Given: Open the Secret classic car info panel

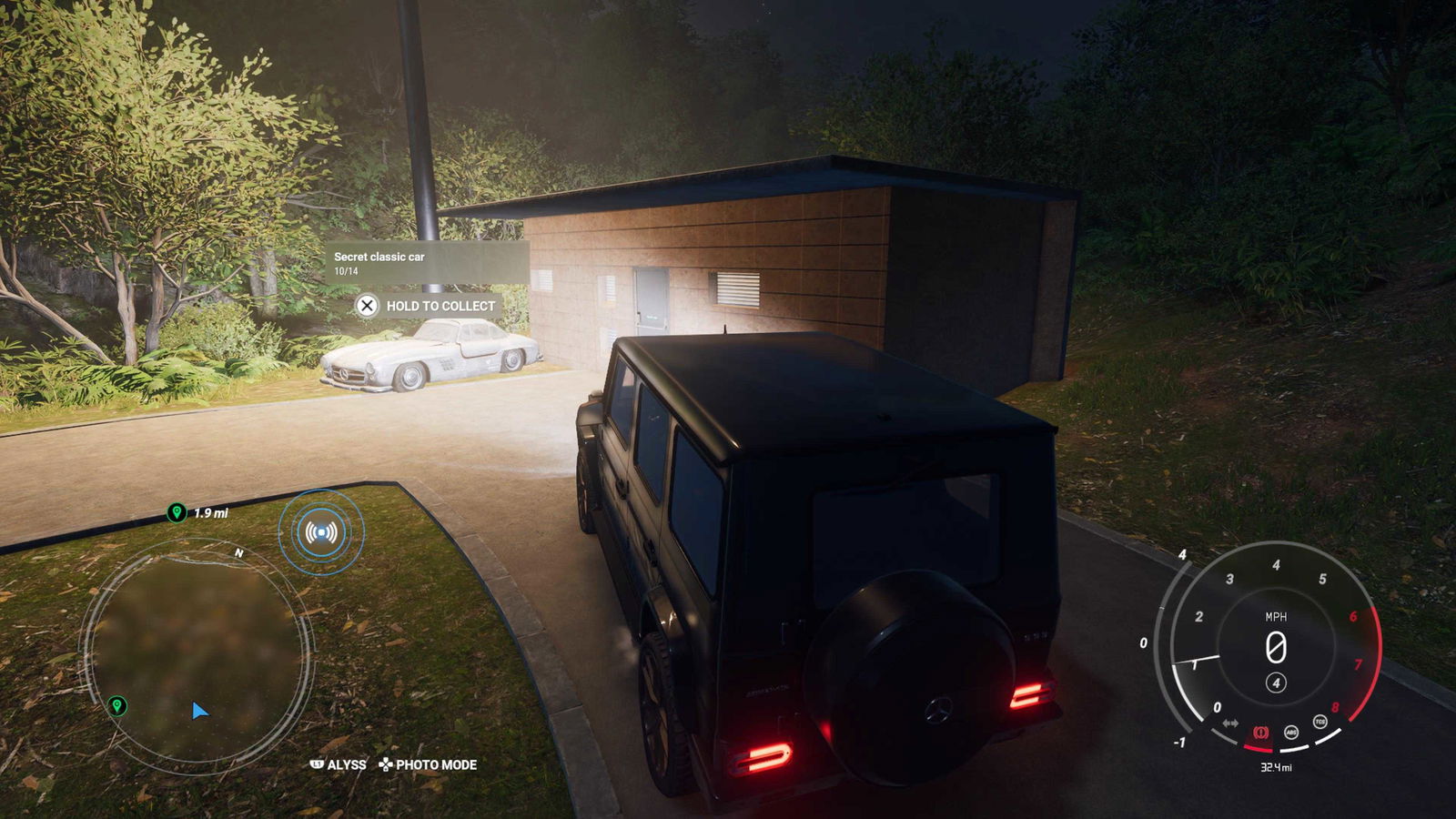Looking at the screenshot, I should tap(427, 263).
